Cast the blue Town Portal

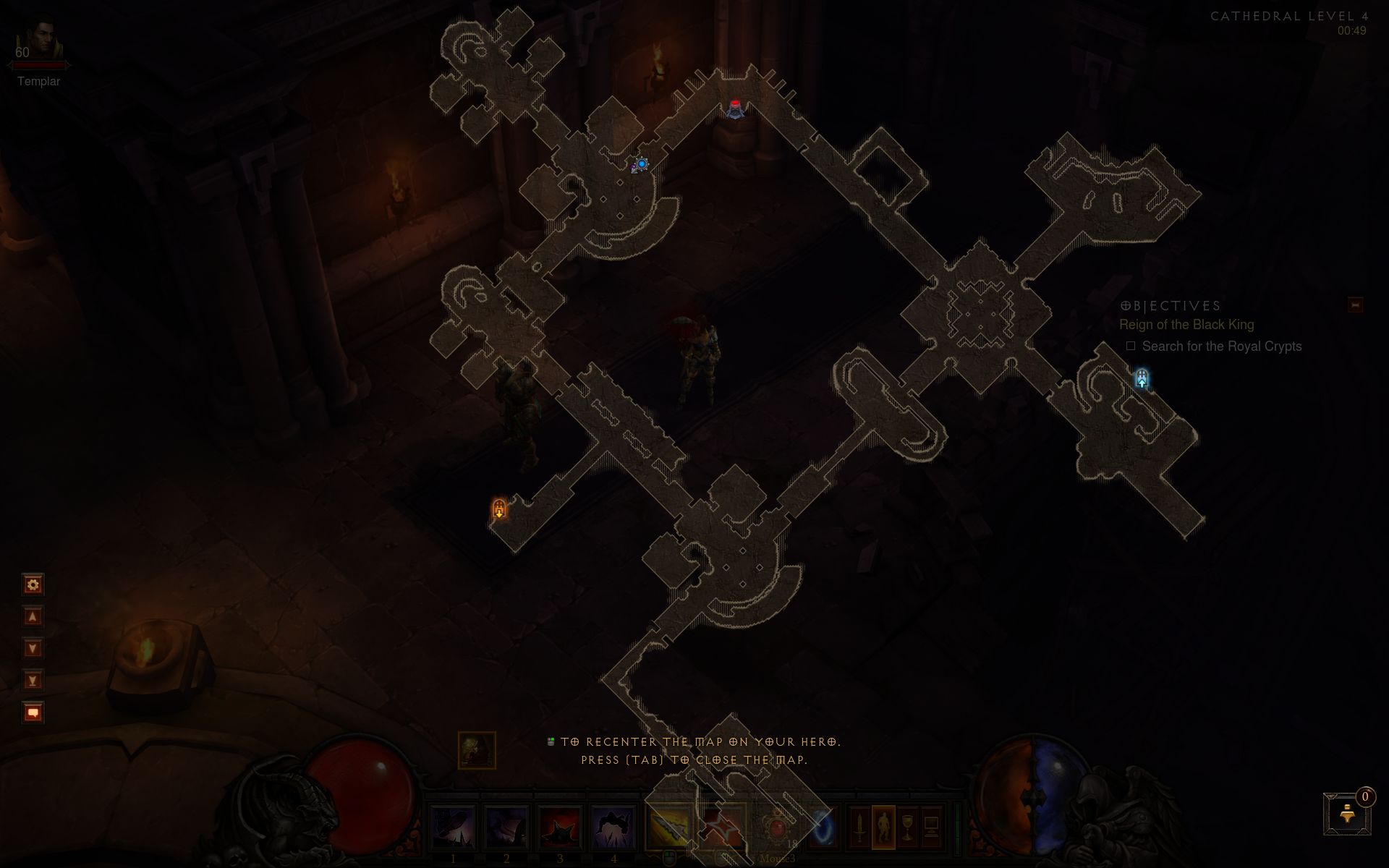[x=823, y=827]
